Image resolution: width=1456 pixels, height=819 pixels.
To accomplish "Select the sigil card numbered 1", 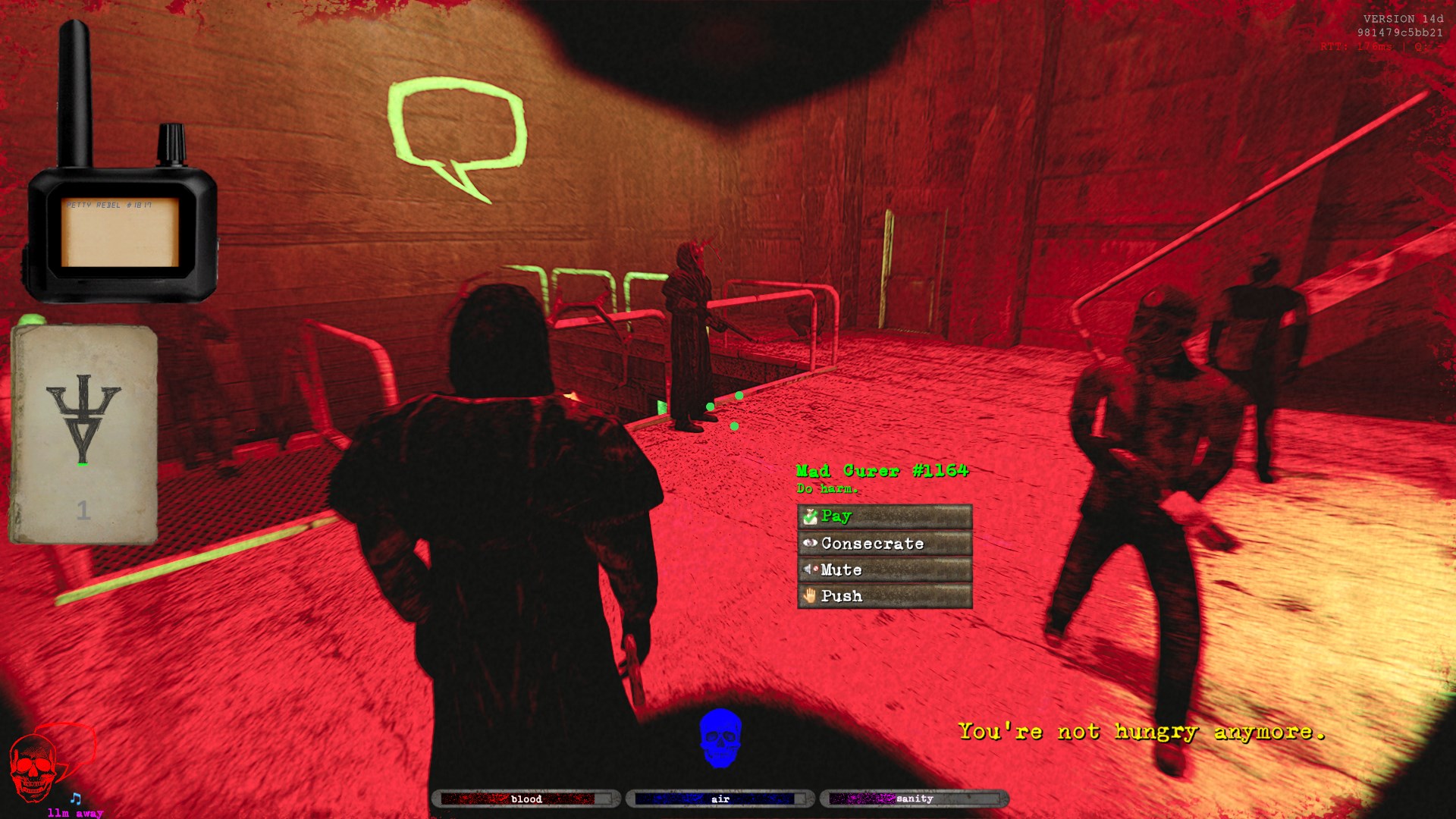I will (x=83, y=435).
